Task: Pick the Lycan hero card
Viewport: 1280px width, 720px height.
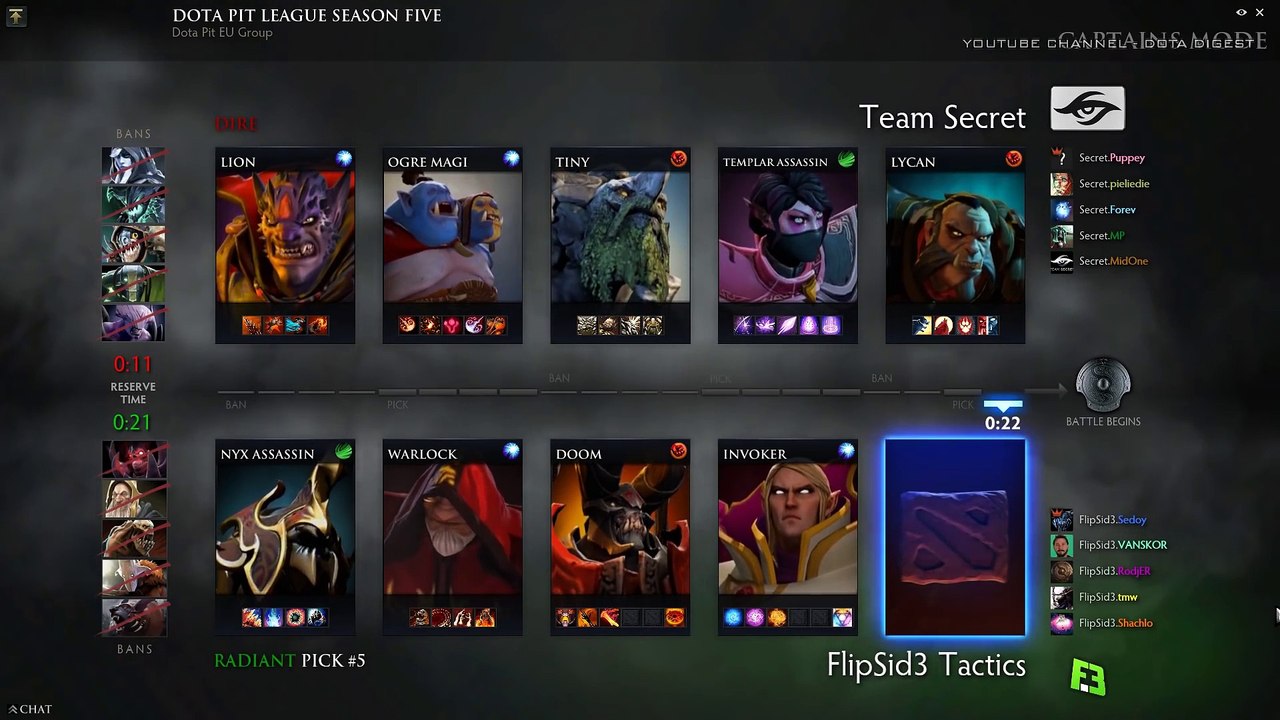Action: click(955, 246)
